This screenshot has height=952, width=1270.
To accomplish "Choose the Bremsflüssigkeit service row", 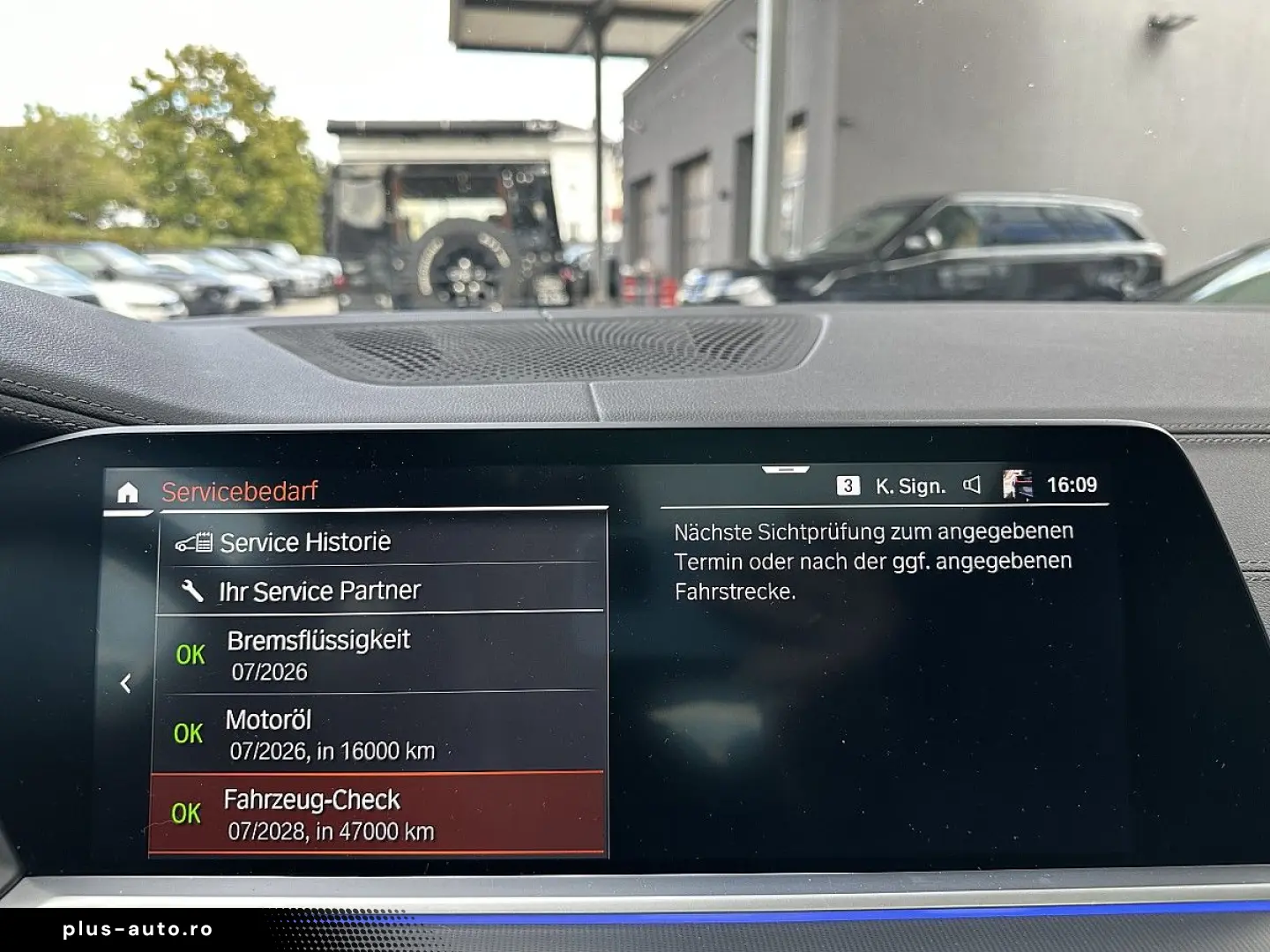I will click(381, 654).
